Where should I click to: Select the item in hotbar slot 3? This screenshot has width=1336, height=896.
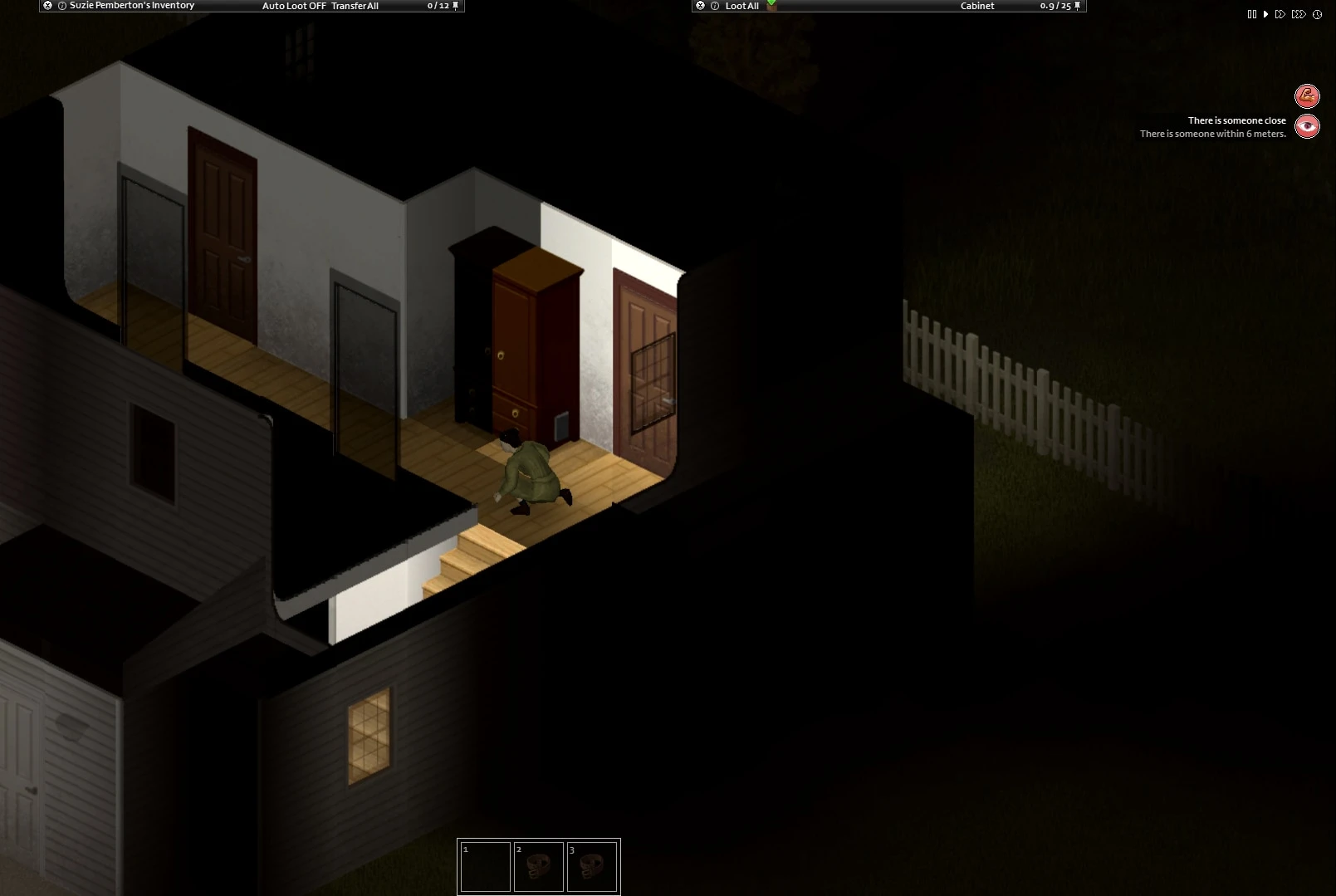click(593, 865)
